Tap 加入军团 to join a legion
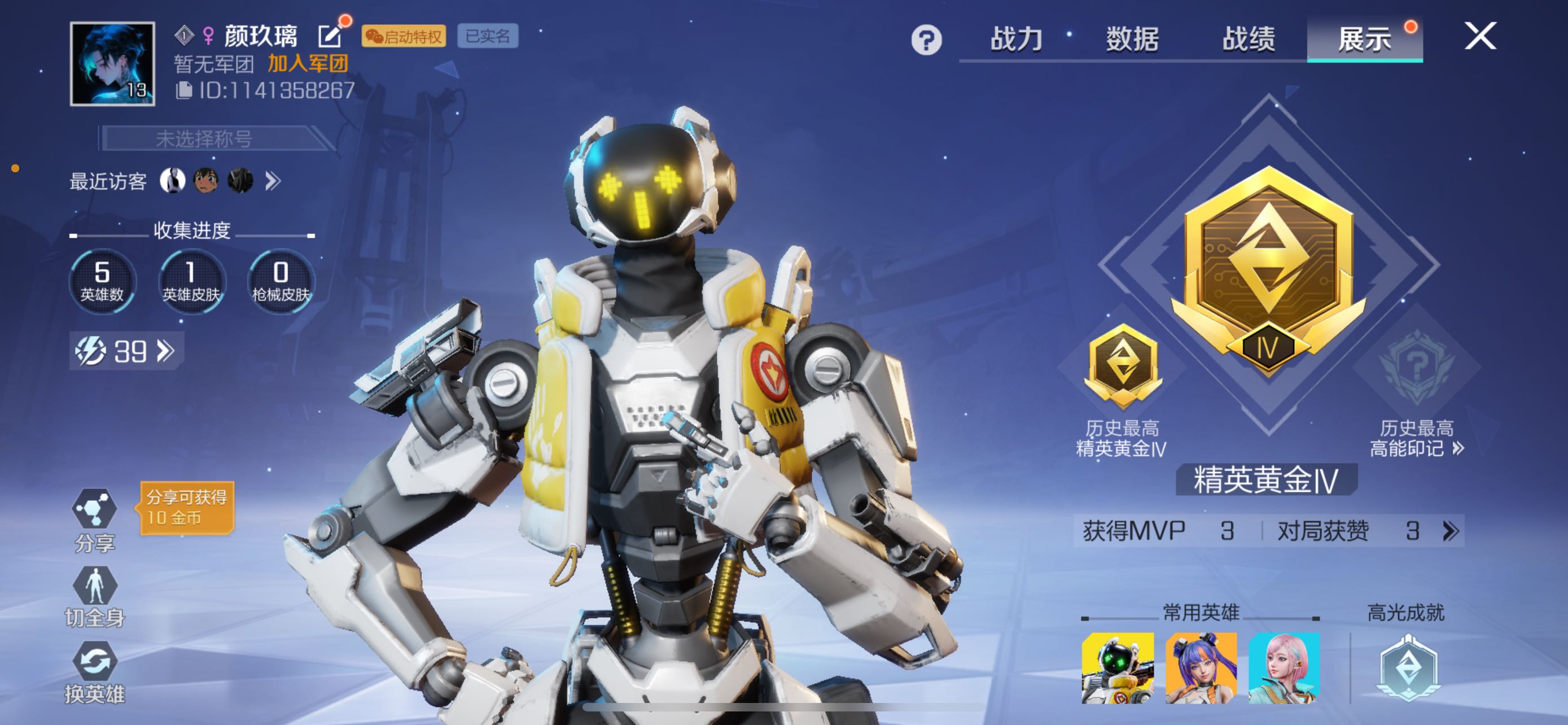The image size is (1568, 725). pyautogui.click(x=308, y=63)
